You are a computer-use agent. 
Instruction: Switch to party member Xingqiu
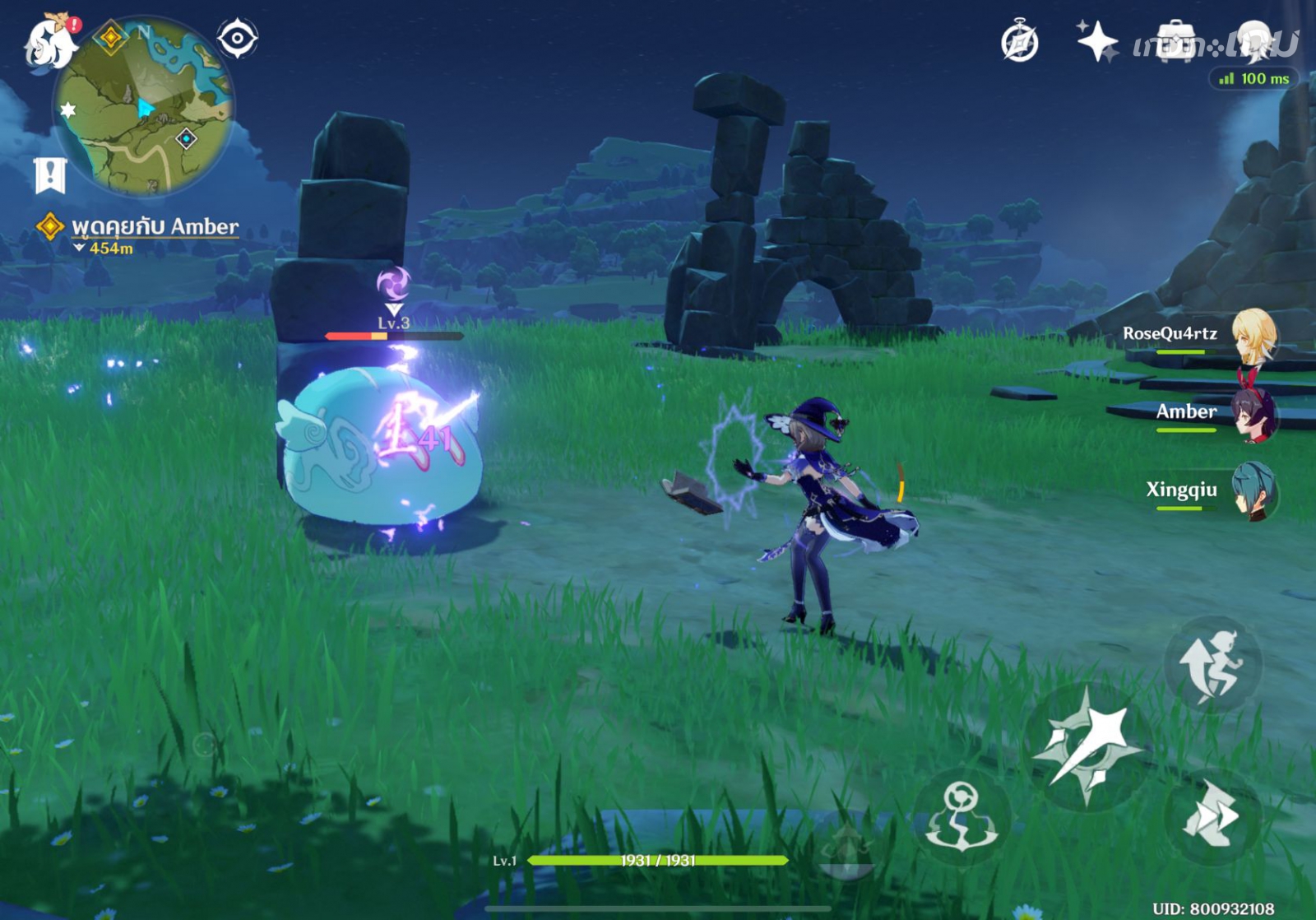pos(1253,491)
